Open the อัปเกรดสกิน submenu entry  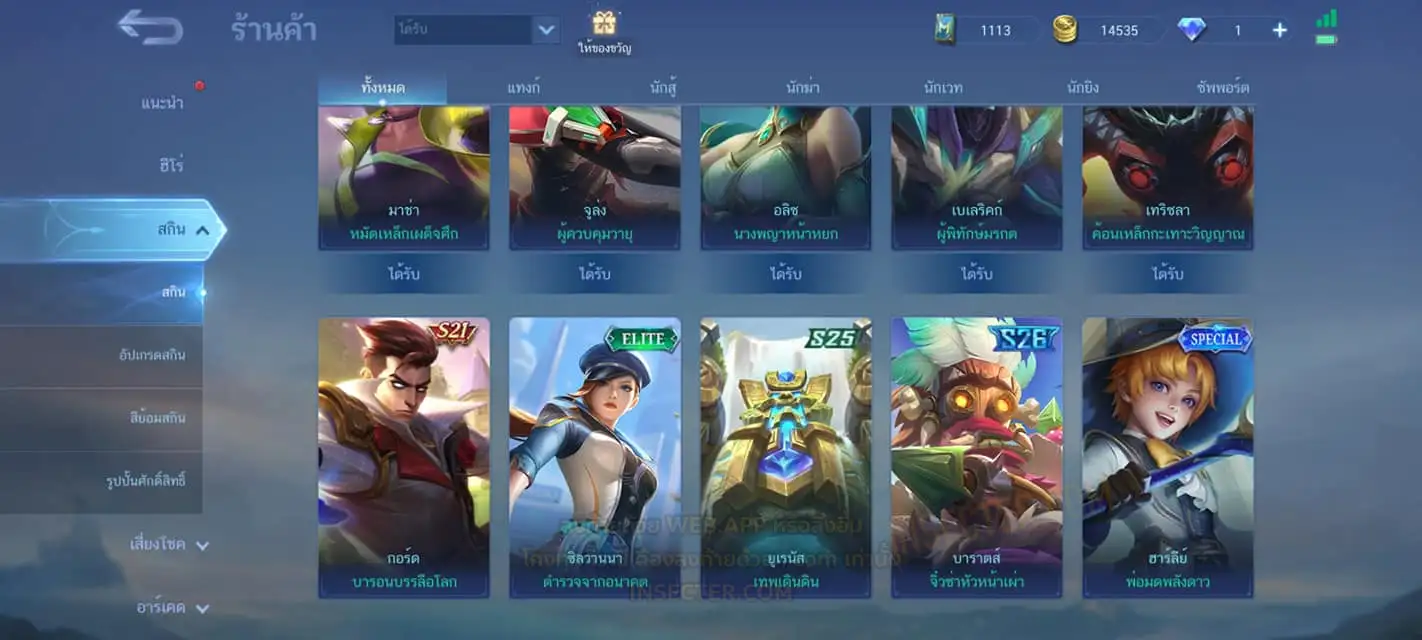tap(145, 356)
